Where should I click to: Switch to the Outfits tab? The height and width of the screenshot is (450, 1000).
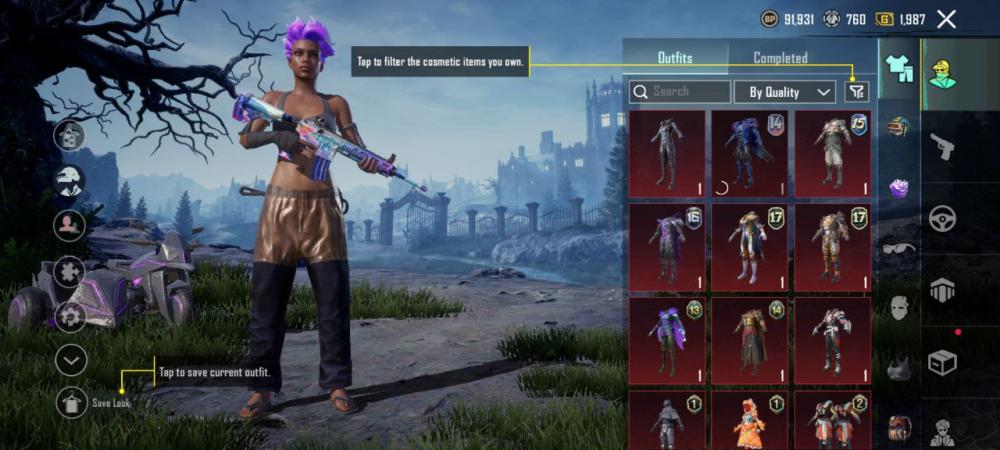tap(675, 58)
